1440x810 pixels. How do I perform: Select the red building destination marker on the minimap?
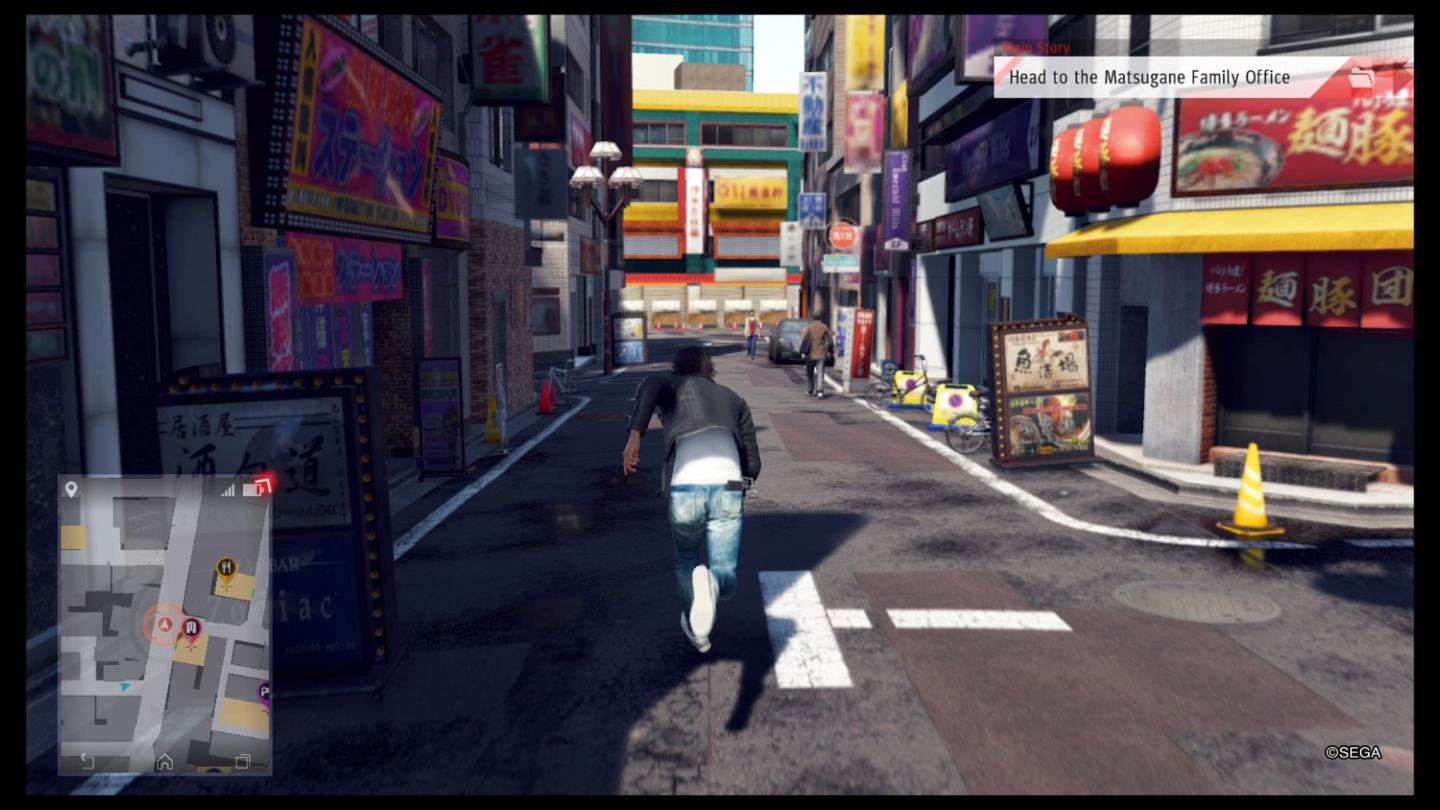190,627
